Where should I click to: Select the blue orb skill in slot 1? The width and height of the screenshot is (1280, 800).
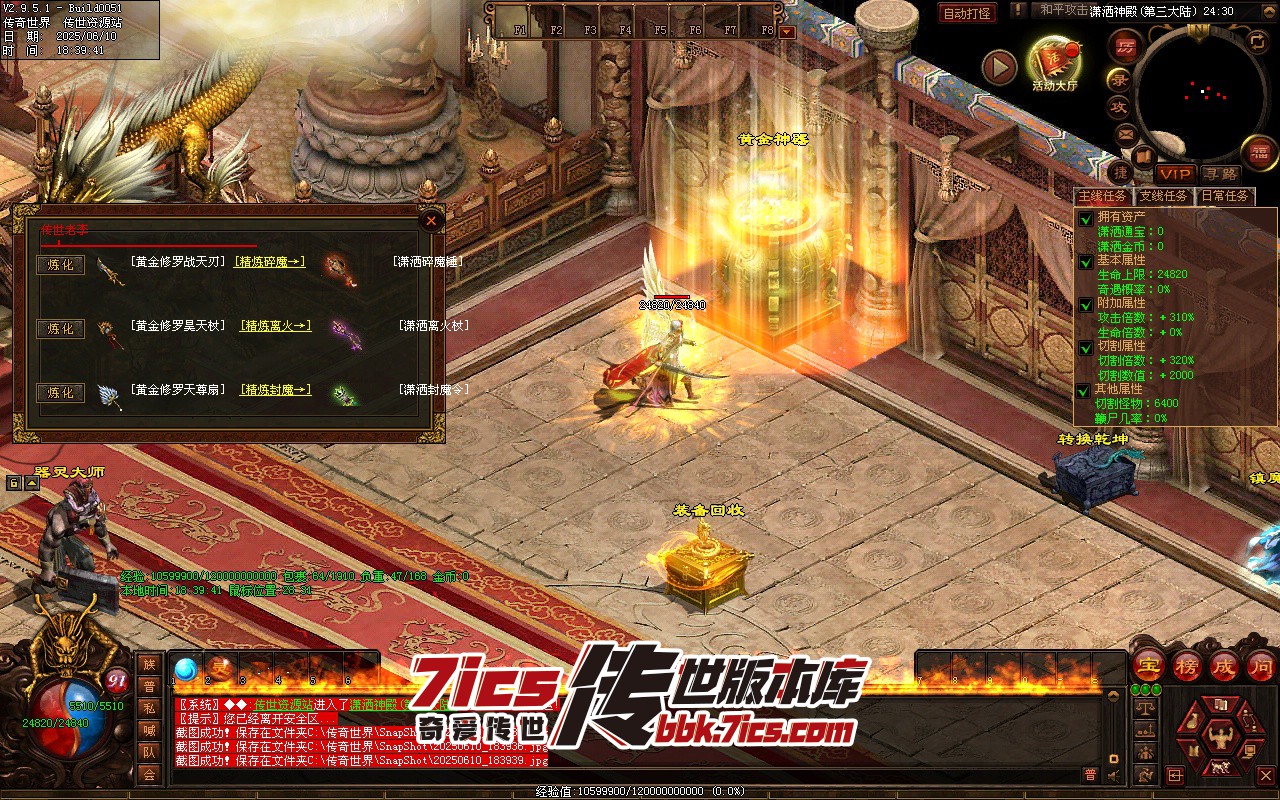point(185,669)
